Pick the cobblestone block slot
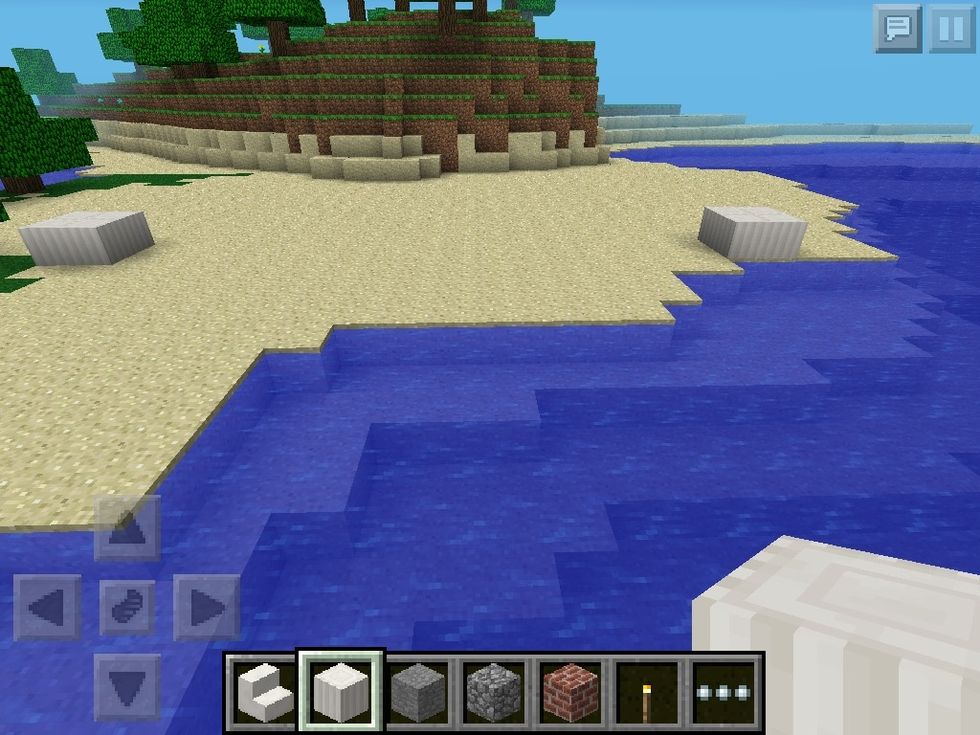Image resolution: width=980 pixels, height=735 pixels. 494,692
